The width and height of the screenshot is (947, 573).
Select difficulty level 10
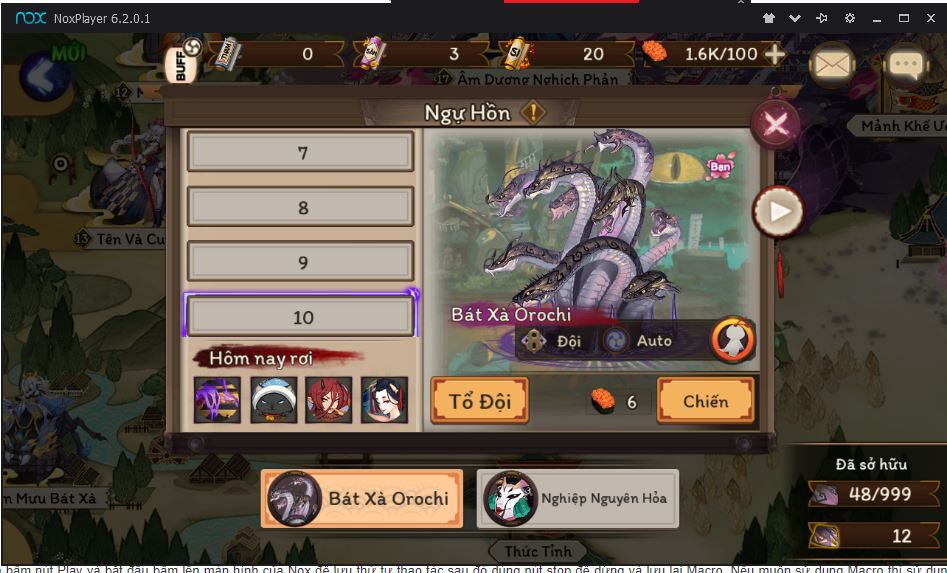(x=301, y=317)
